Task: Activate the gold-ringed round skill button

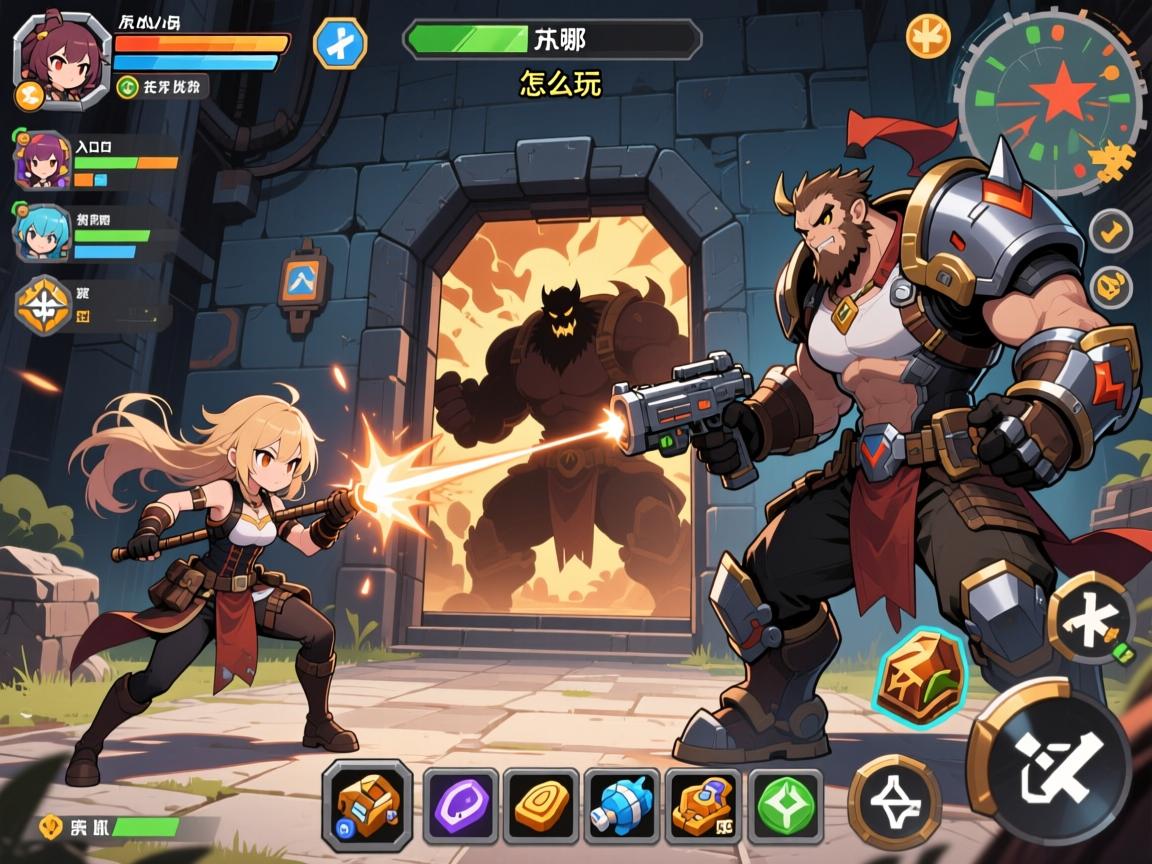Action: coord(894,801)
